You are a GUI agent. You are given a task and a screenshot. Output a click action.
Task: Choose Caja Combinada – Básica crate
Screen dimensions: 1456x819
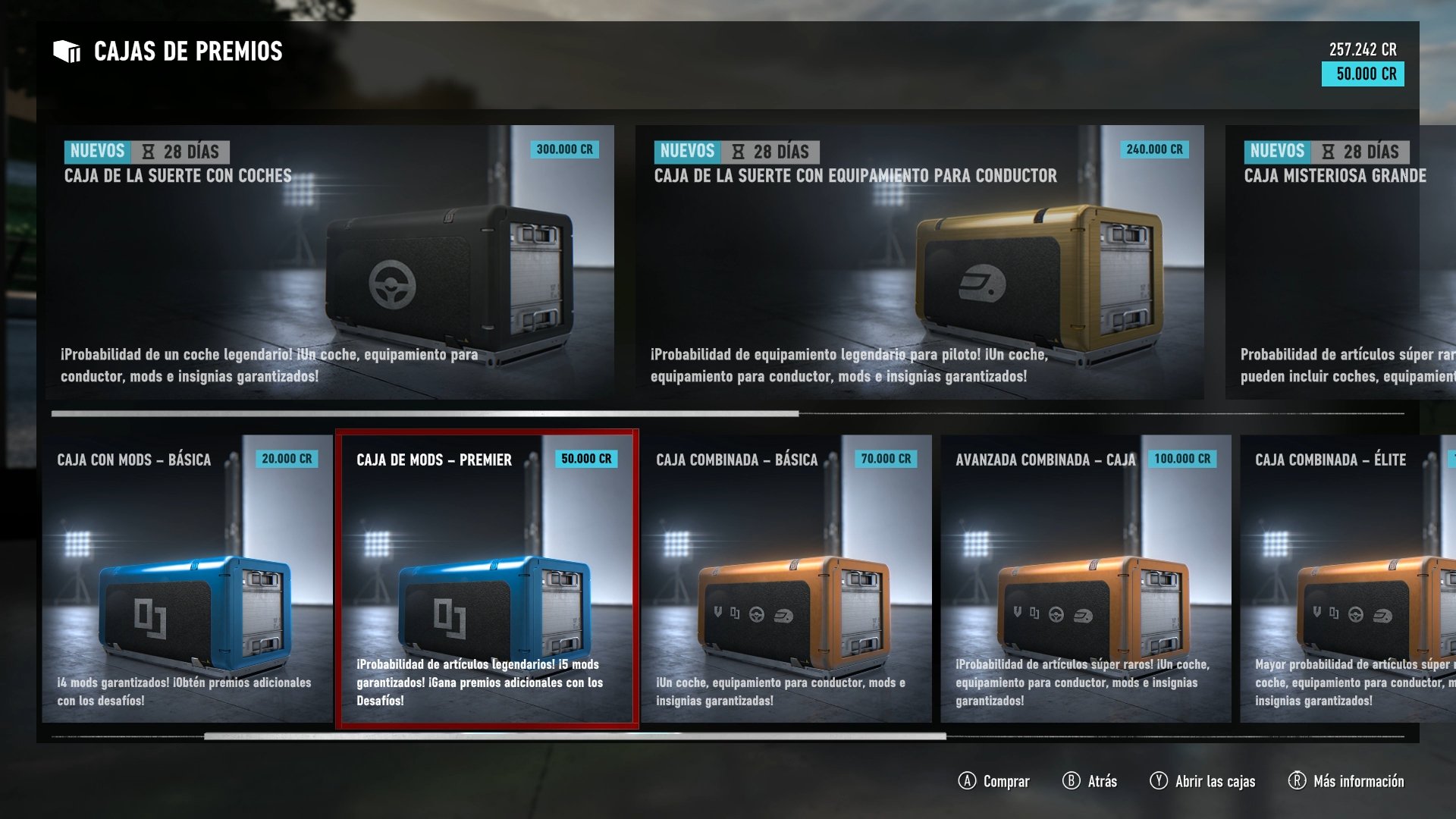pyautogui.click(x=786, y=578)
